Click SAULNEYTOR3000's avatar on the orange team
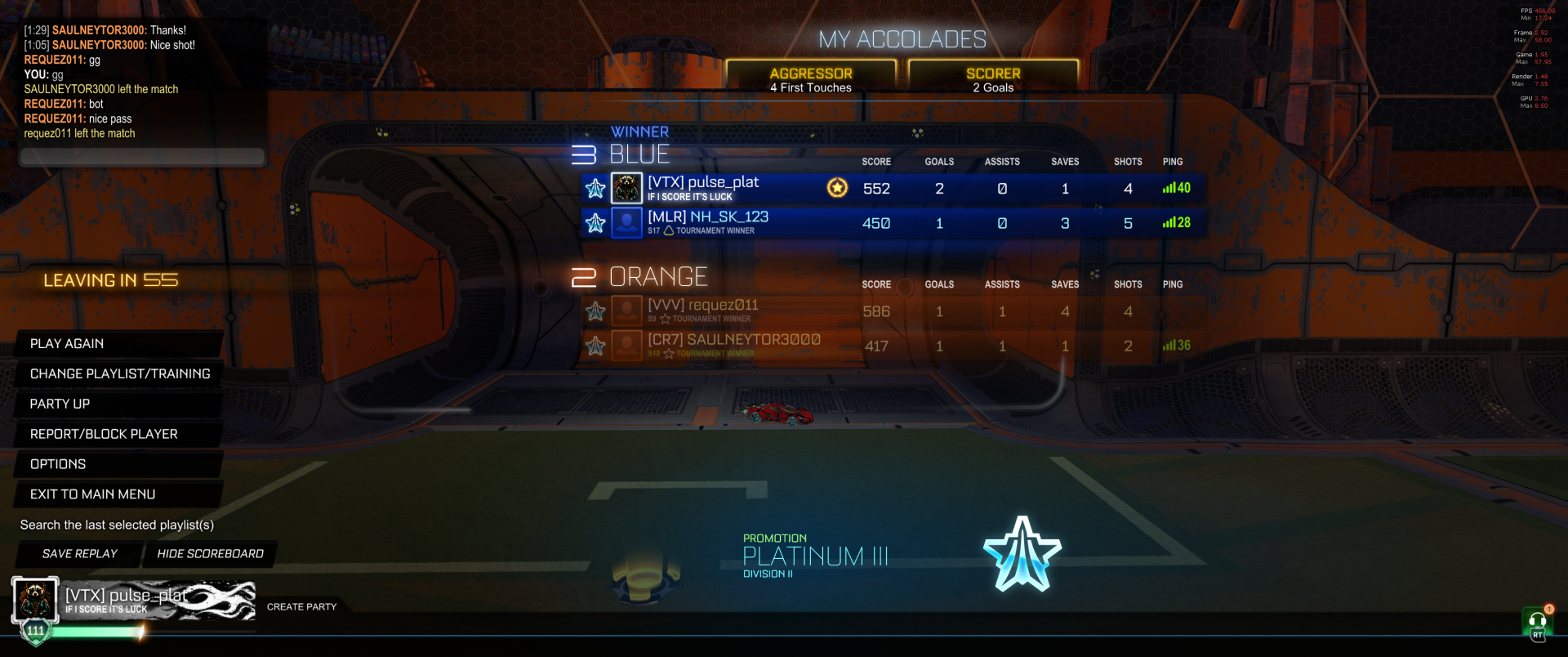 tap(626, 345)
